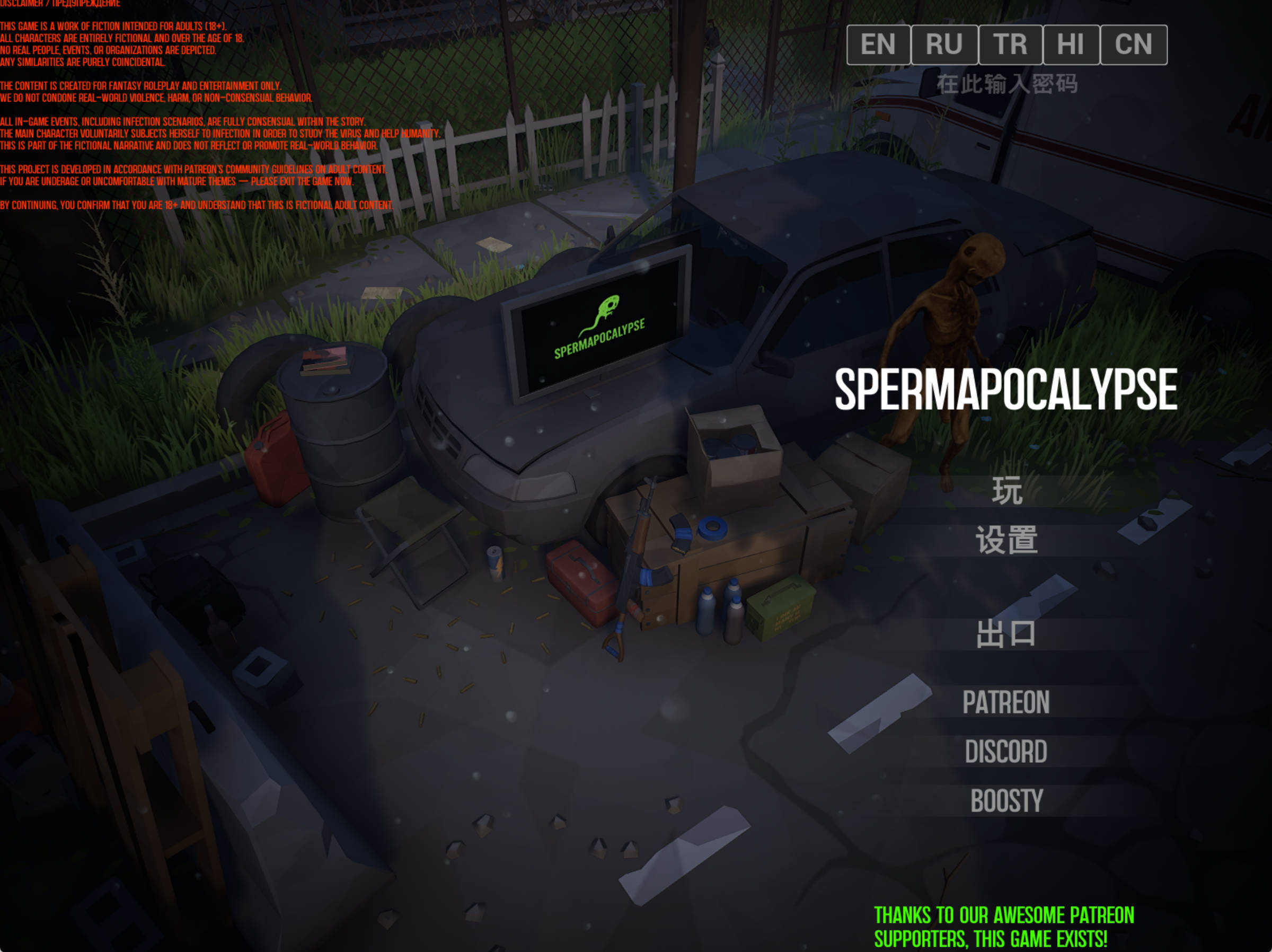1272x952 pixels.
Task: Click the SPERMAPOCALYPSE title text
Action: [1006, 389]
